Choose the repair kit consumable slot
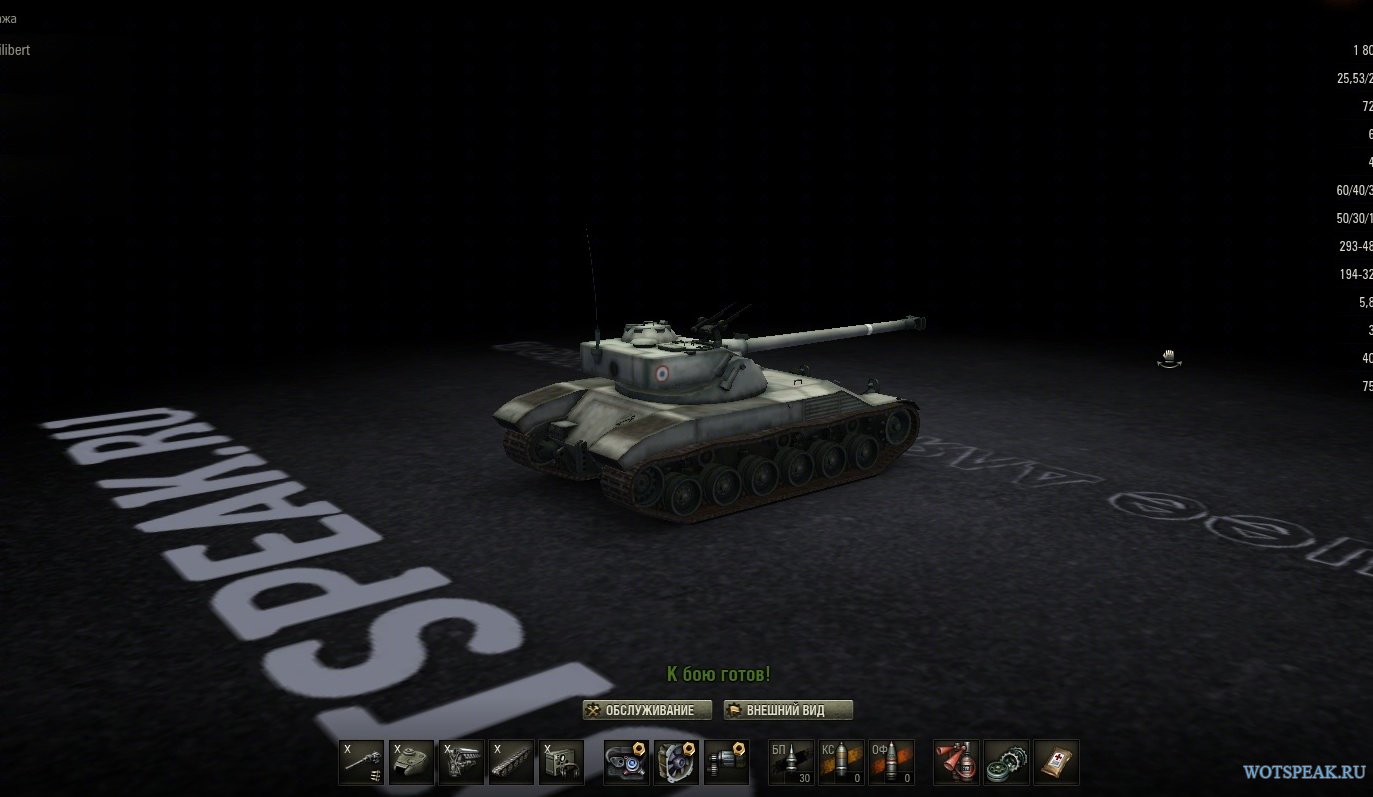This screenshot has height=797, width=1373. click(x=1007, y=762)
